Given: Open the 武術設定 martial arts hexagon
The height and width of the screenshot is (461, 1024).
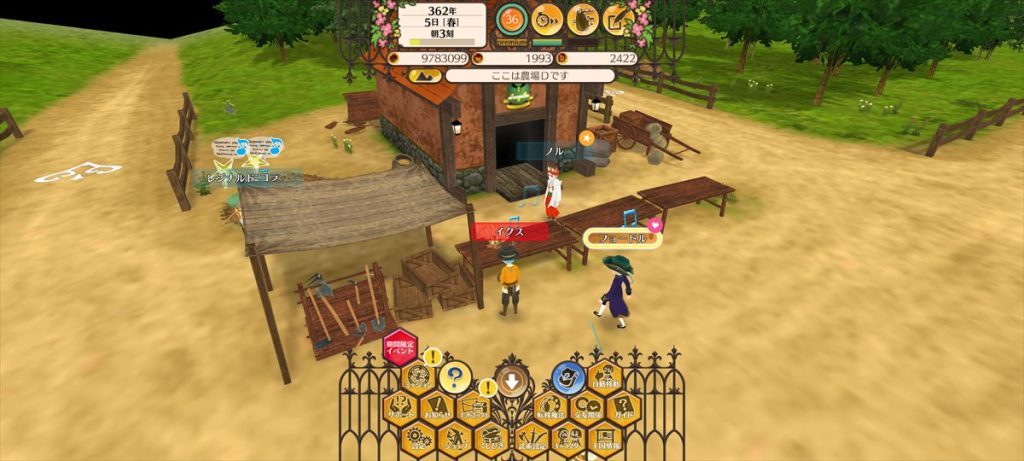Looking at the screenshot, I should 530,436.
